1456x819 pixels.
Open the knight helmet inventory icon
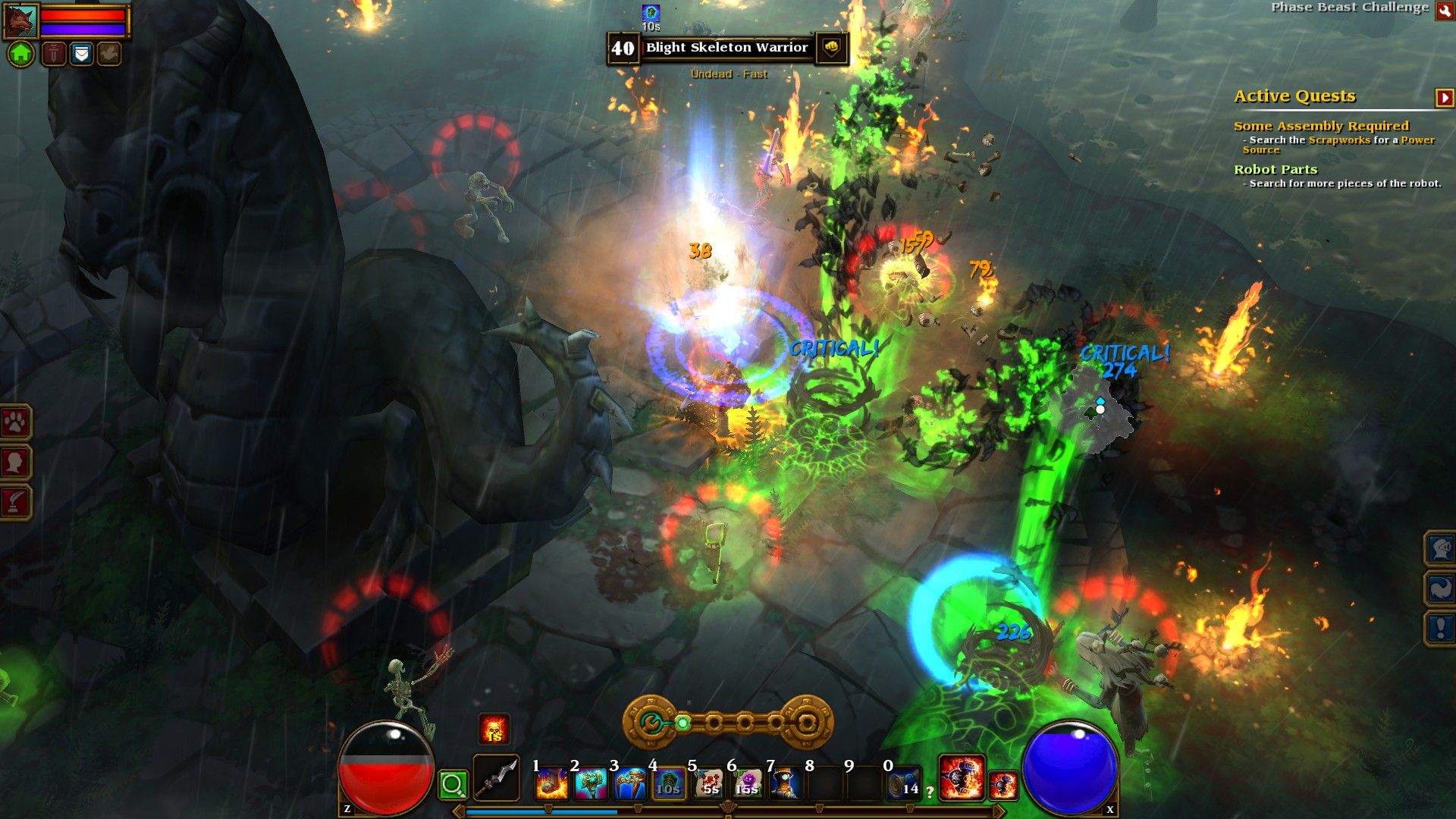(1440, 548)
